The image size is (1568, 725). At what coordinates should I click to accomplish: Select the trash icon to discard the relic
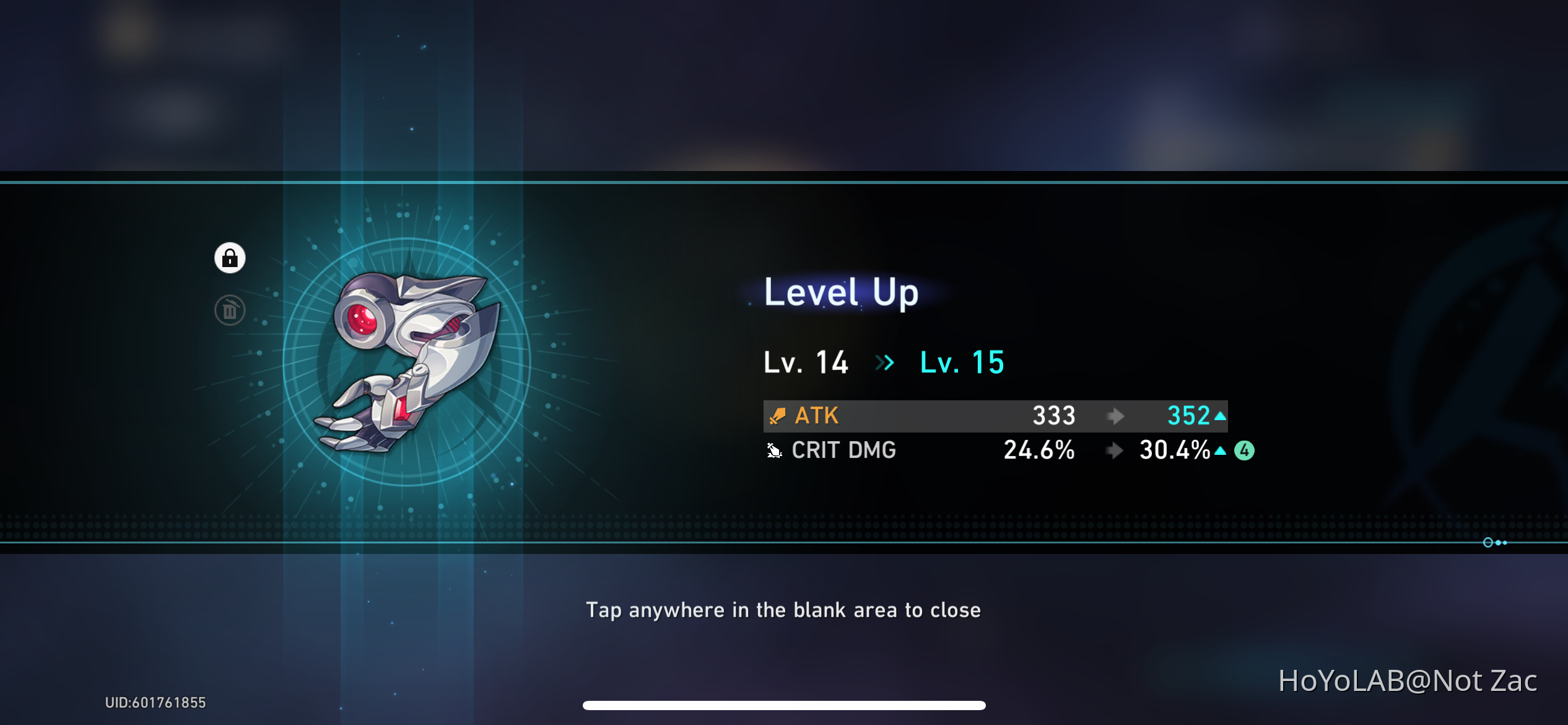(230, 311)
